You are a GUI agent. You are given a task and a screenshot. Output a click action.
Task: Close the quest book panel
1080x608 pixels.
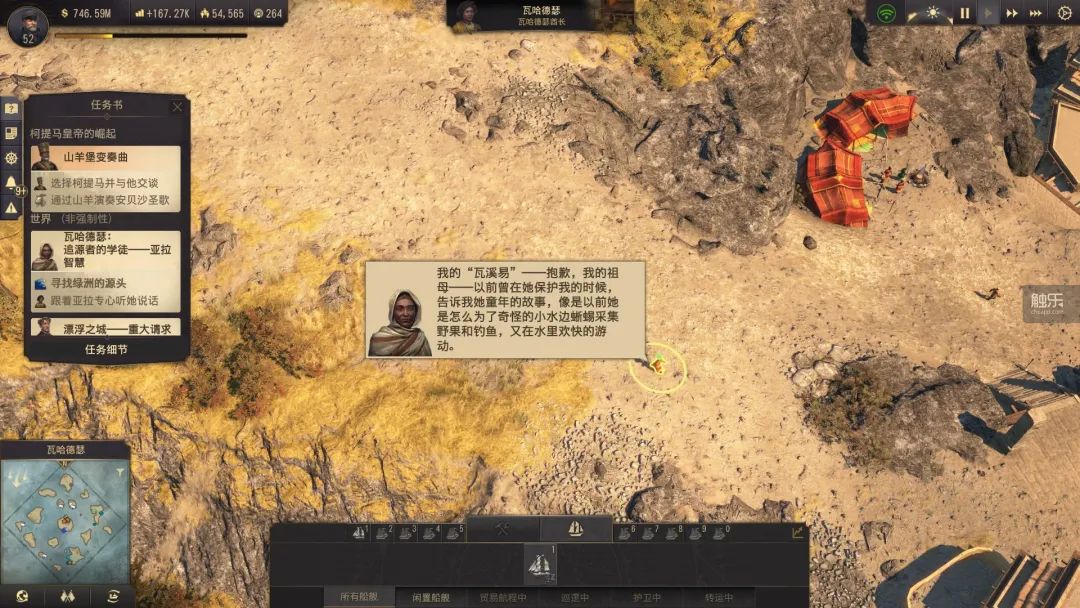177,107
